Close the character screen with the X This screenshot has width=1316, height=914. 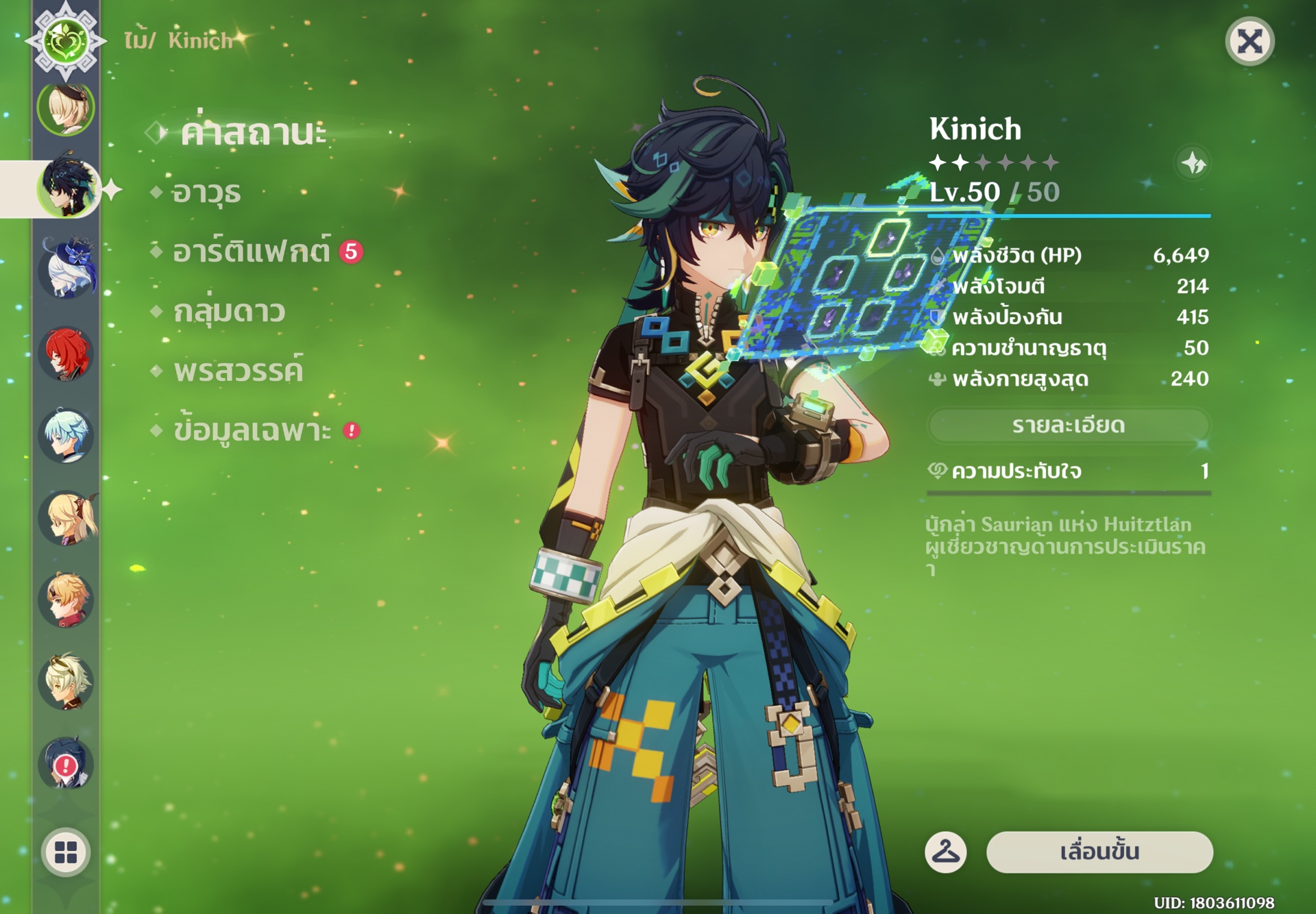pyautogui.click(x=1250, y=42)
